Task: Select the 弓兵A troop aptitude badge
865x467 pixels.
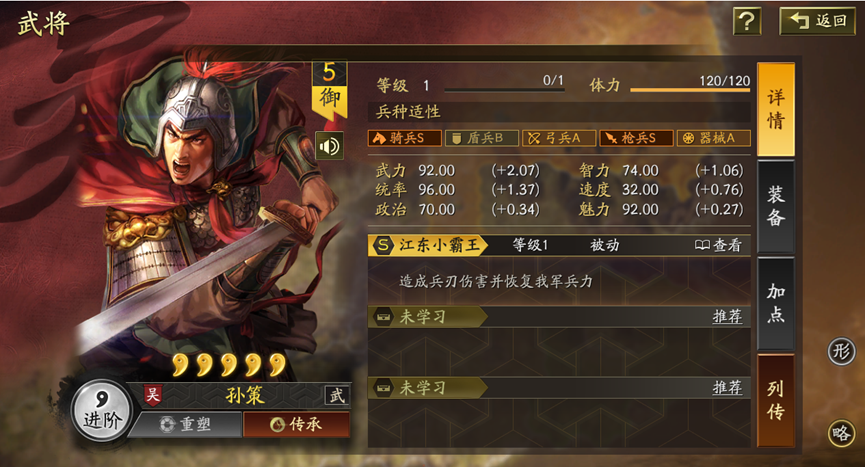Action: click(x=558, y=138)
